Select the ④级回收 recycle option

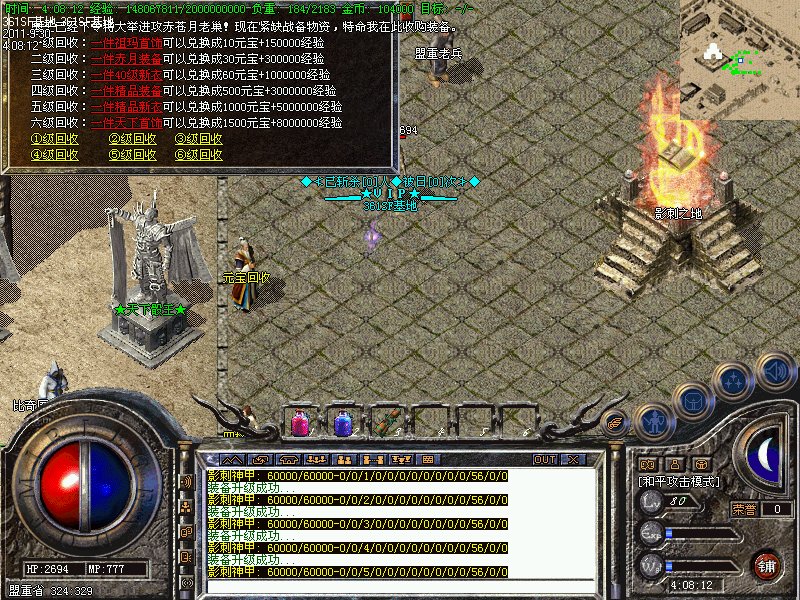(54, 155)
